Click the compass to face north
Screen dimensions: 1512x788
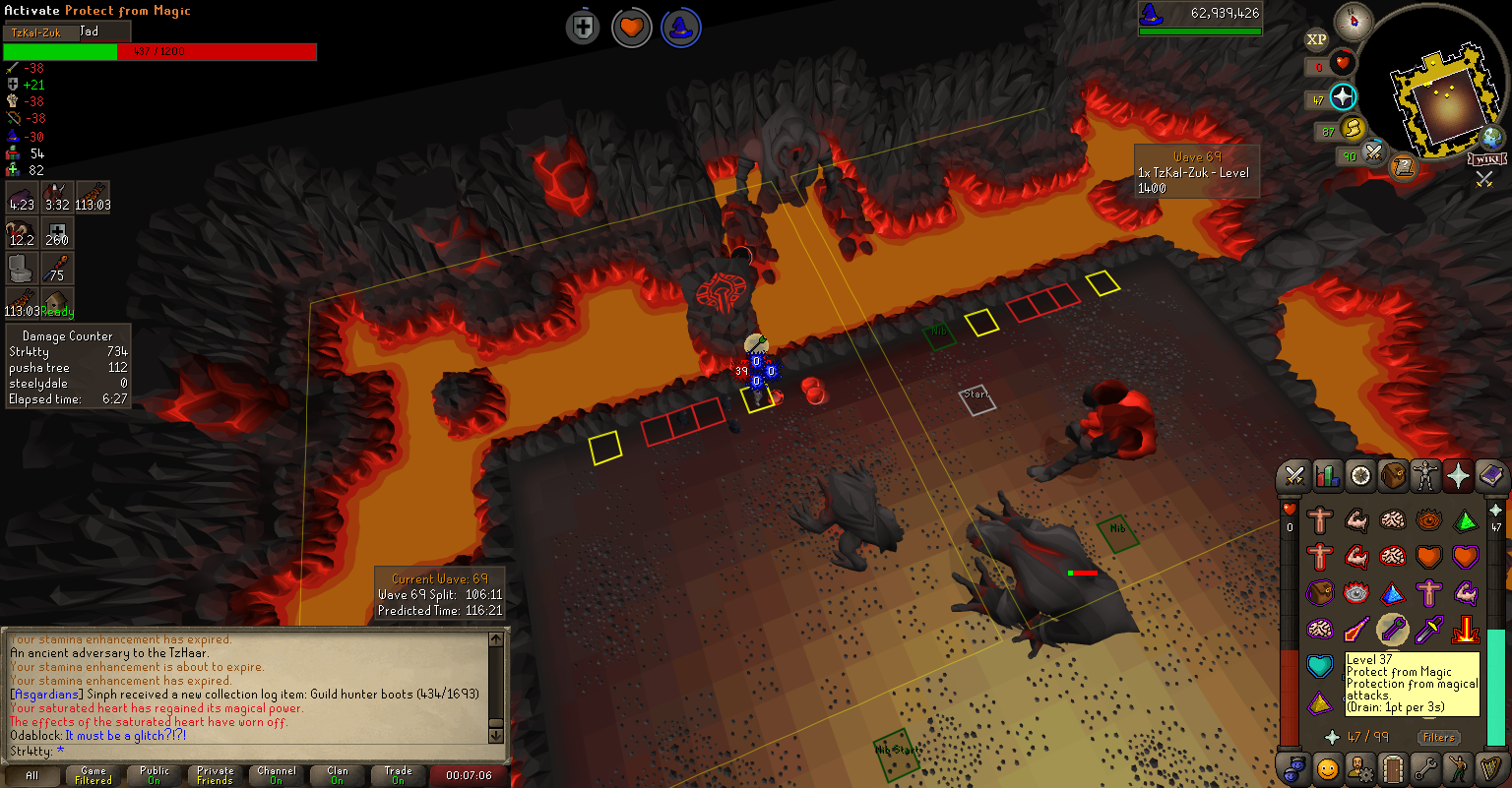1353,22
